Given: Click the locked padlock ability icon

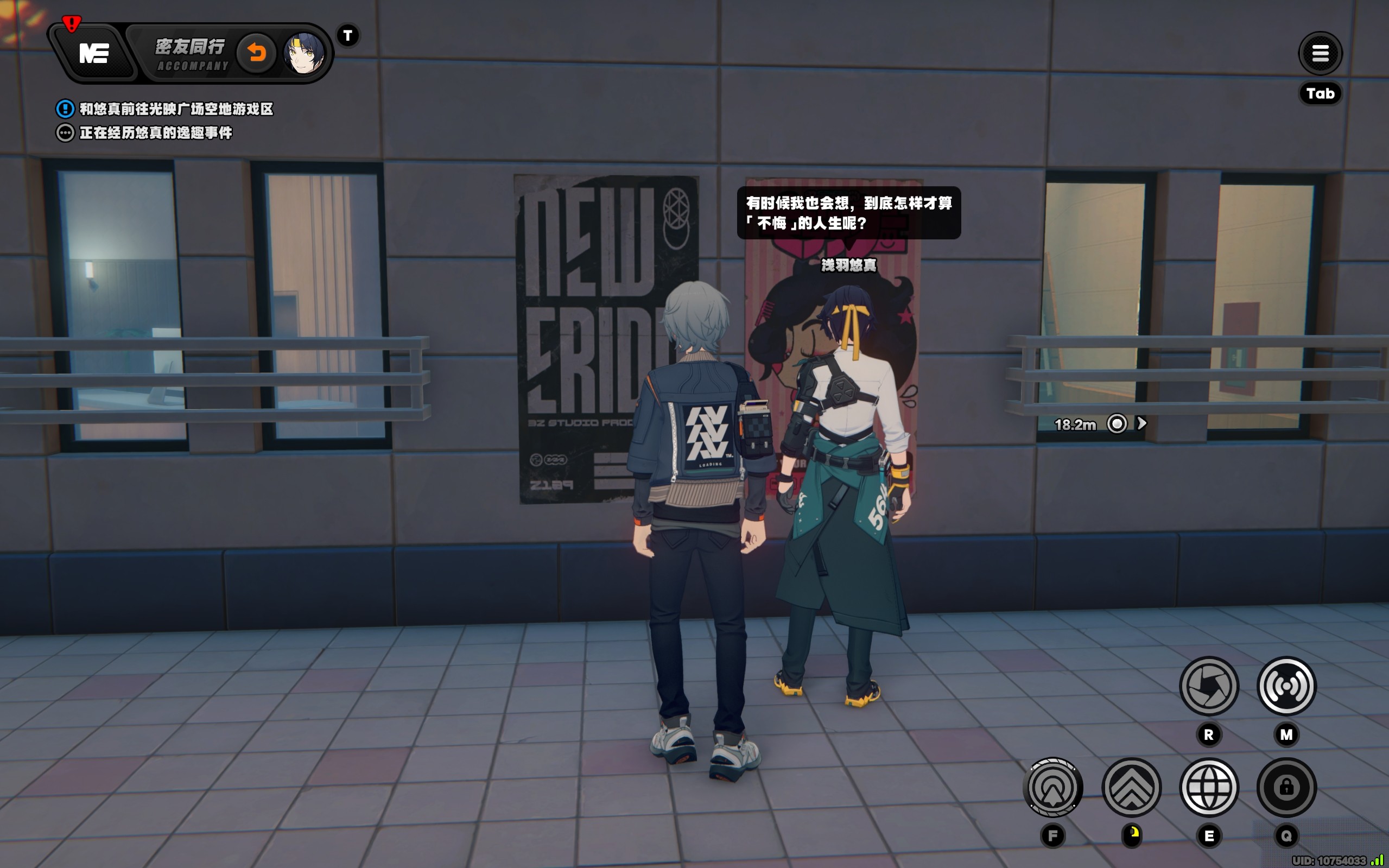Looking at the screenshot, I should (x=1286, y=787).
